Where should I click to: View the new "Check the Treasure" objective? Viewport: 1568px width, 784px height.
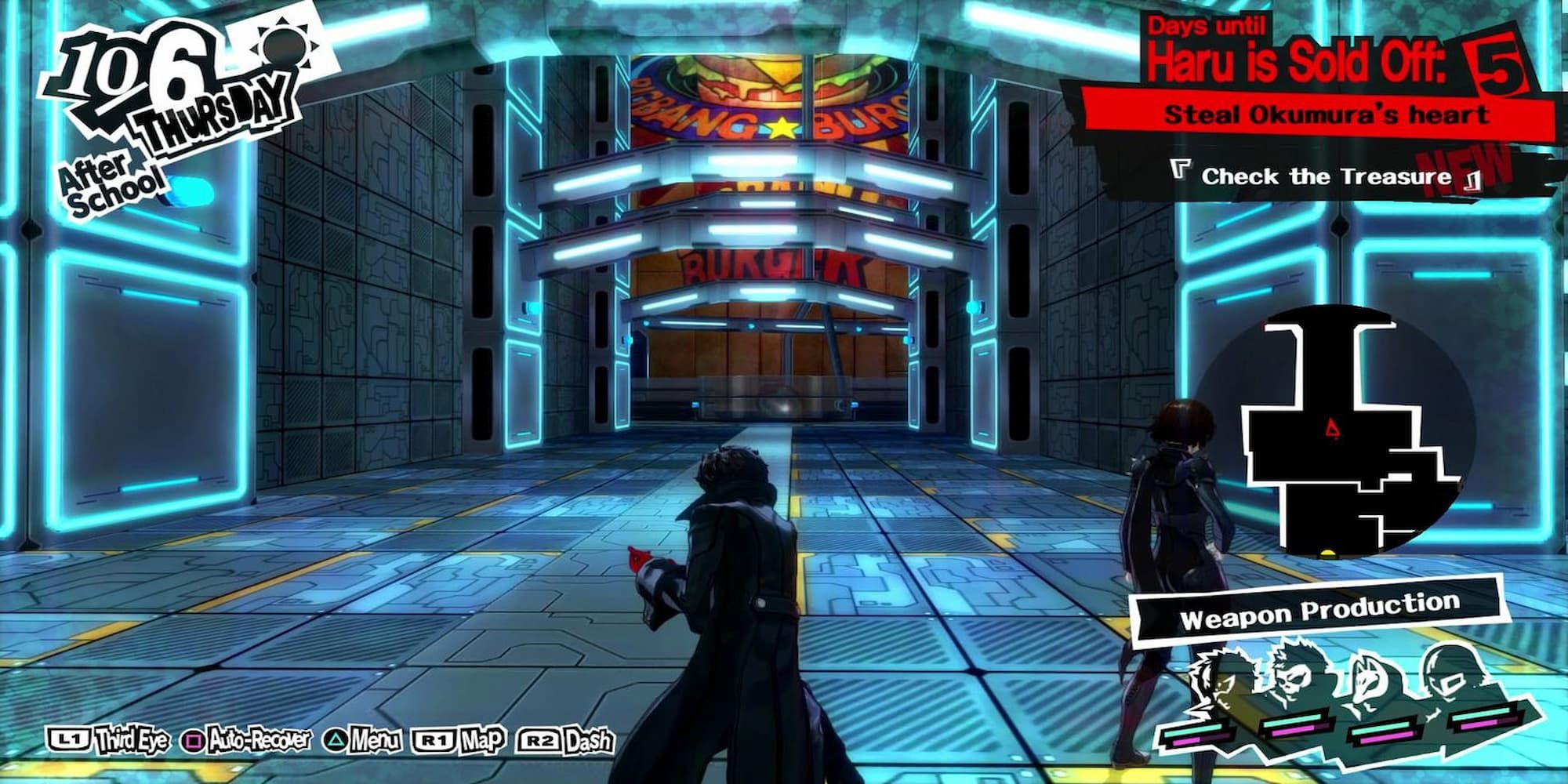1325,176
